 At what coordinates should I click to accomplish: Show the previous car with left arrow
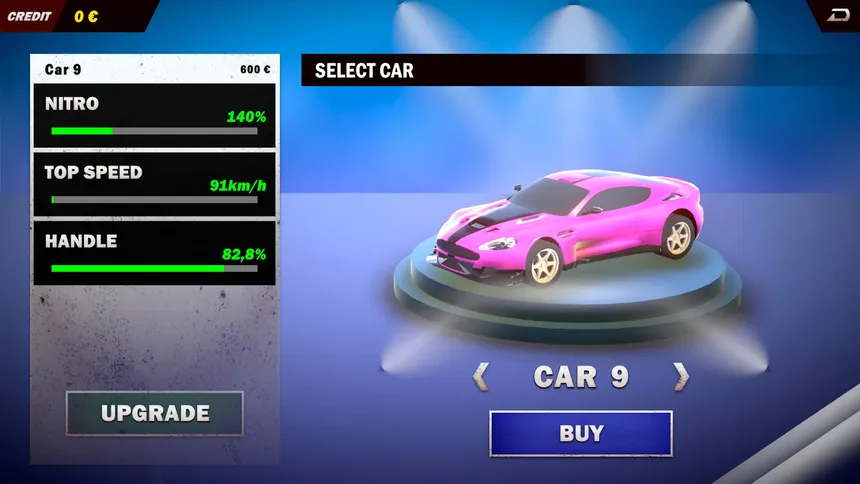click(481, 376)
